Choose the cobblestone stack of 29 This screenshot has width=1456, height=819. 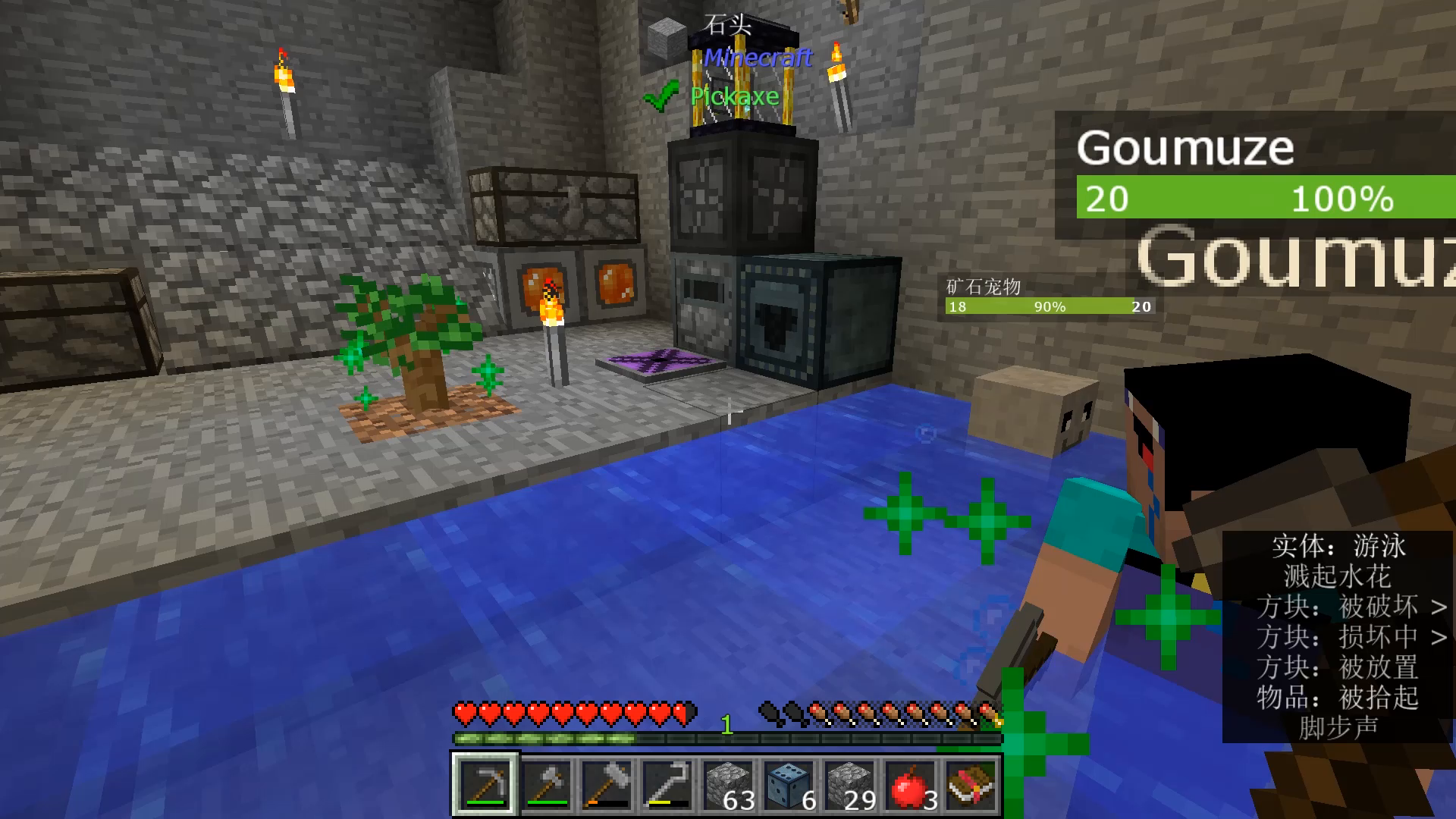click(849, 784)
